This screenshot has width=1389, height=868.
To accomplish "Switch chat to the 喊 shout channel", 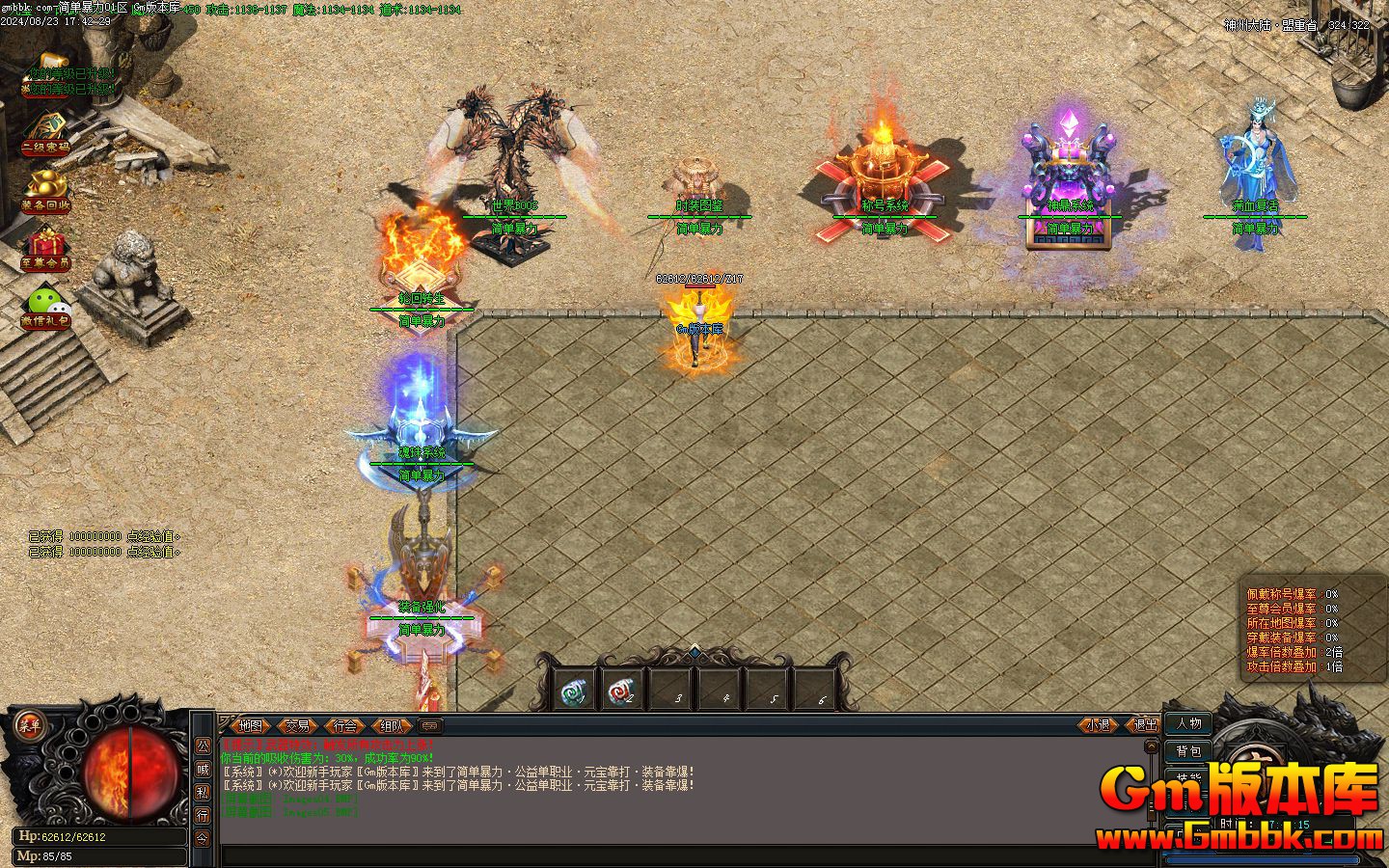I will click(x=203, y=769).
